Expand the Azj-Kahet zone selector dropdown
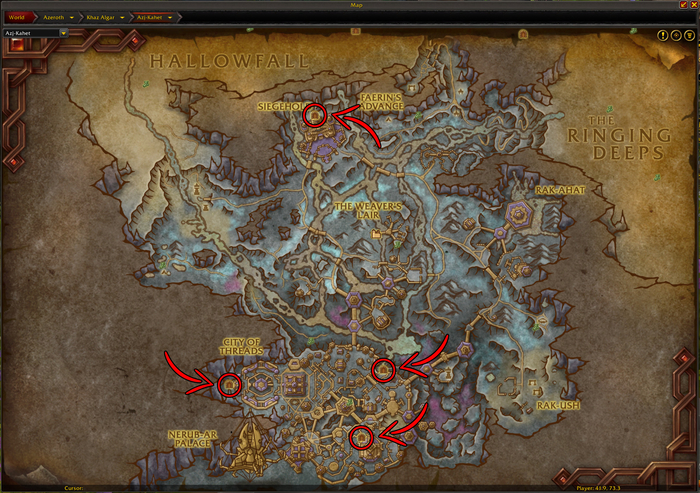This screenshot has height=493, width=700. coord(63,33)
